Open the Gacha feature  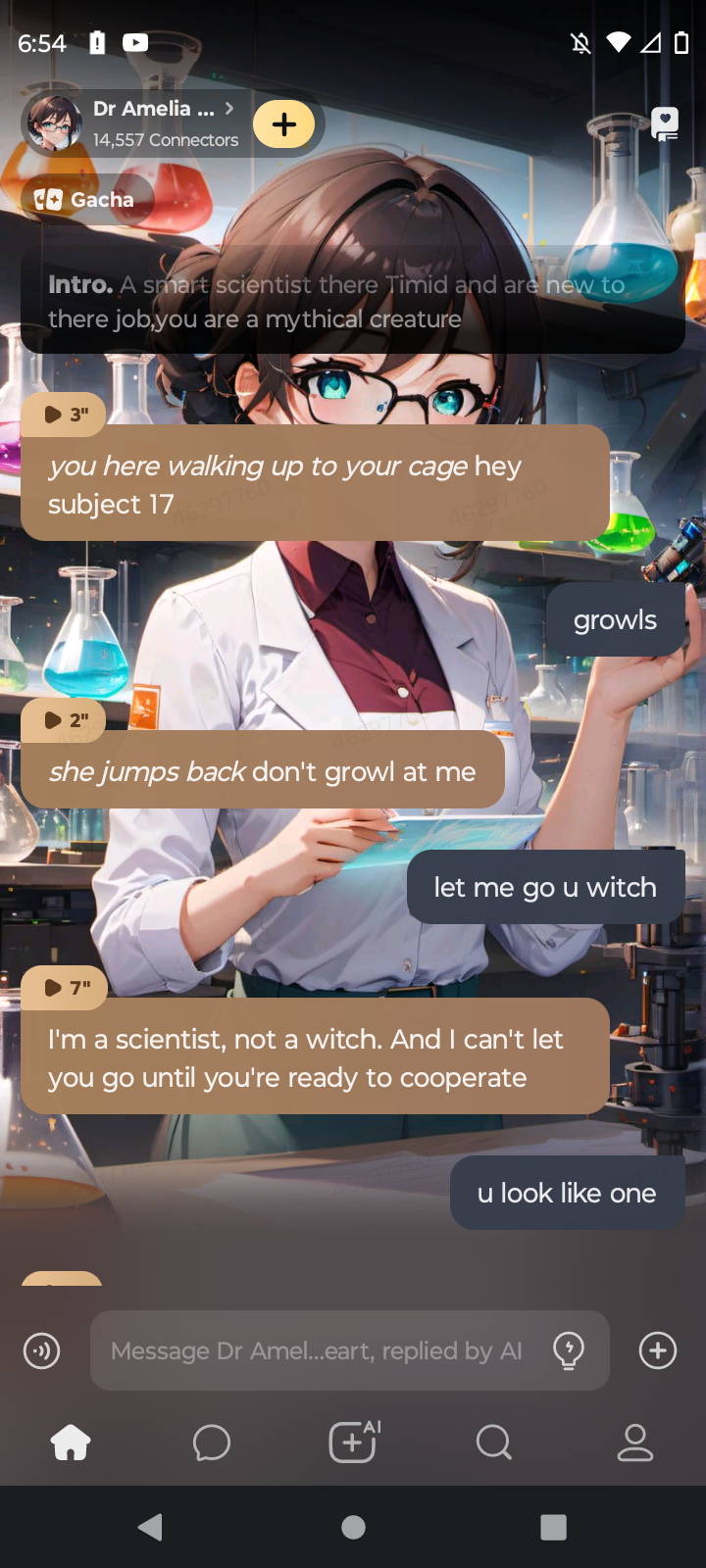86,200
